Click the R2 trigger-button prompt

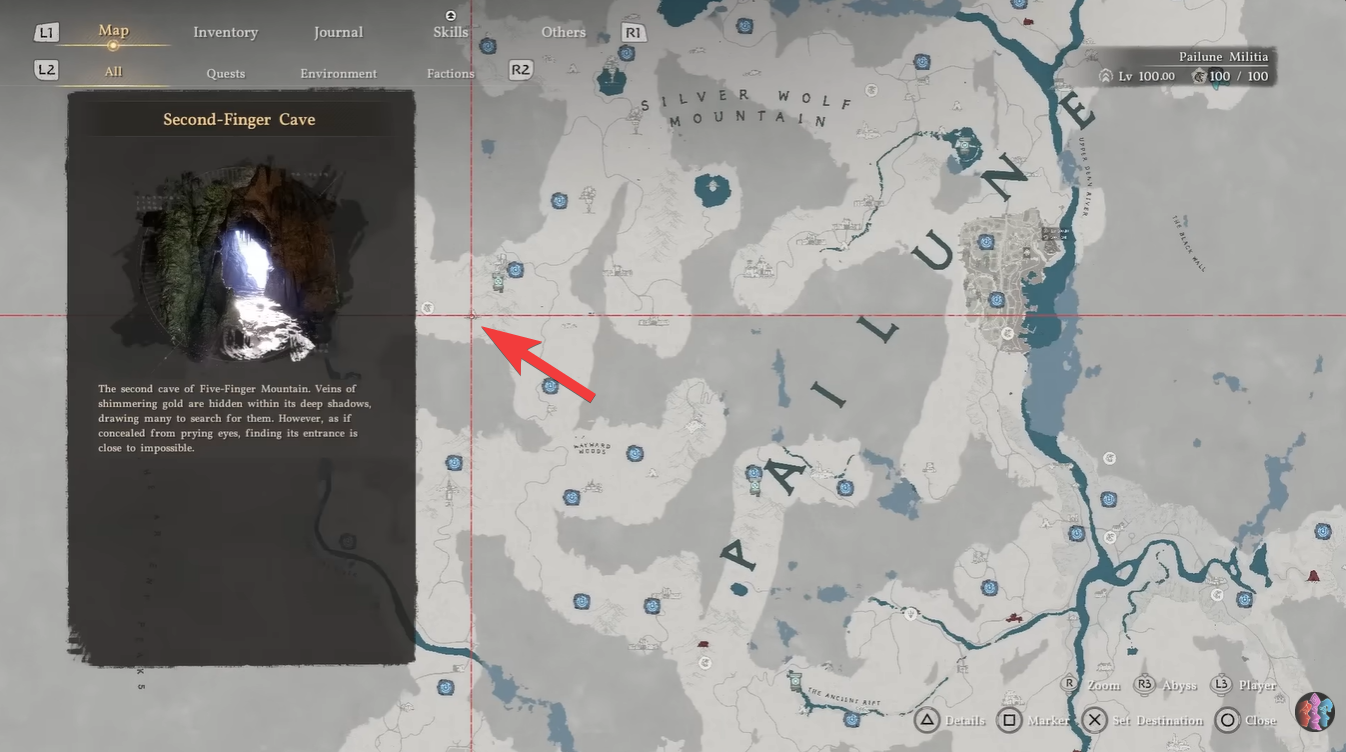point(520,71)
